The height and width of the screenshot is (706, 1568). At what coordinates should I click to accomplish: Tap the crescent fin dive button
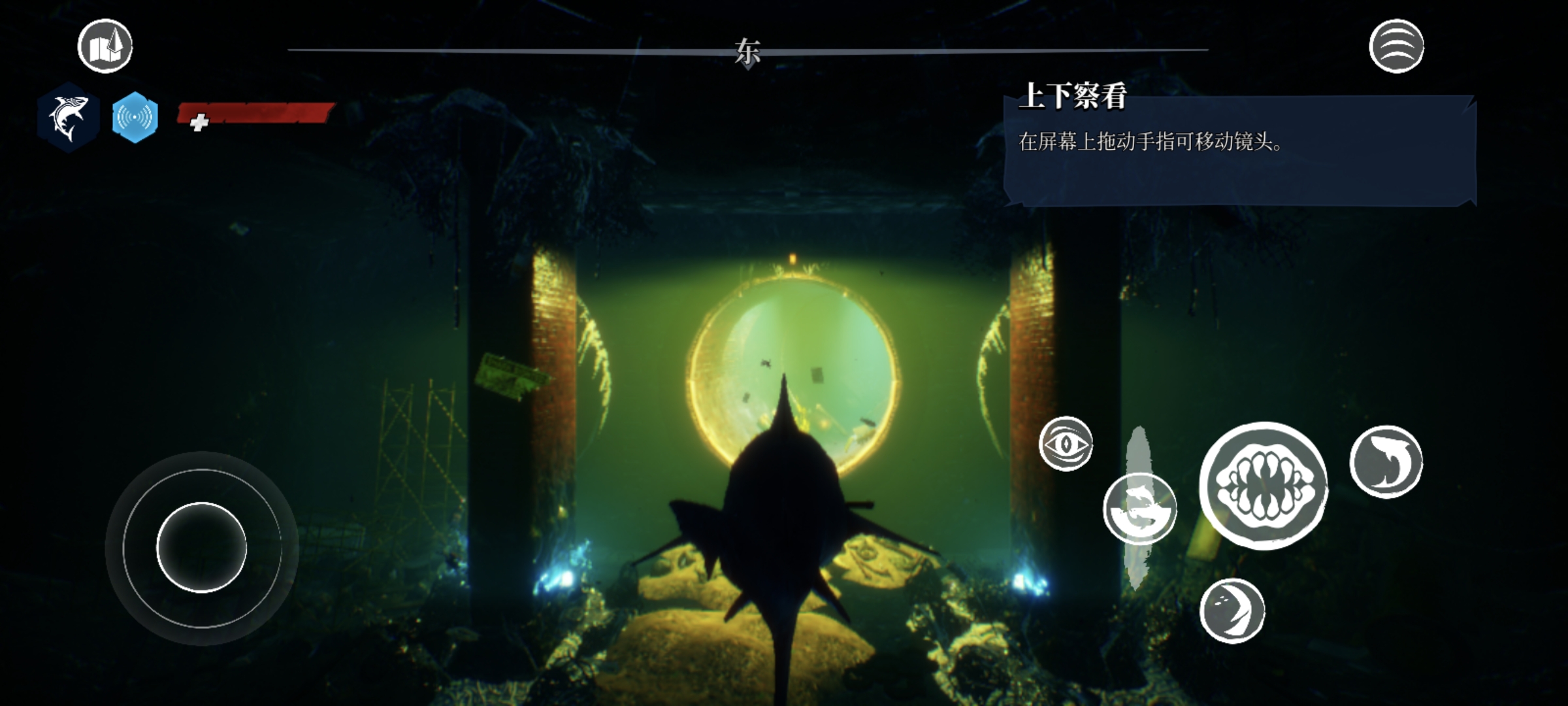pyautogui.click(x=1232, y=611)
